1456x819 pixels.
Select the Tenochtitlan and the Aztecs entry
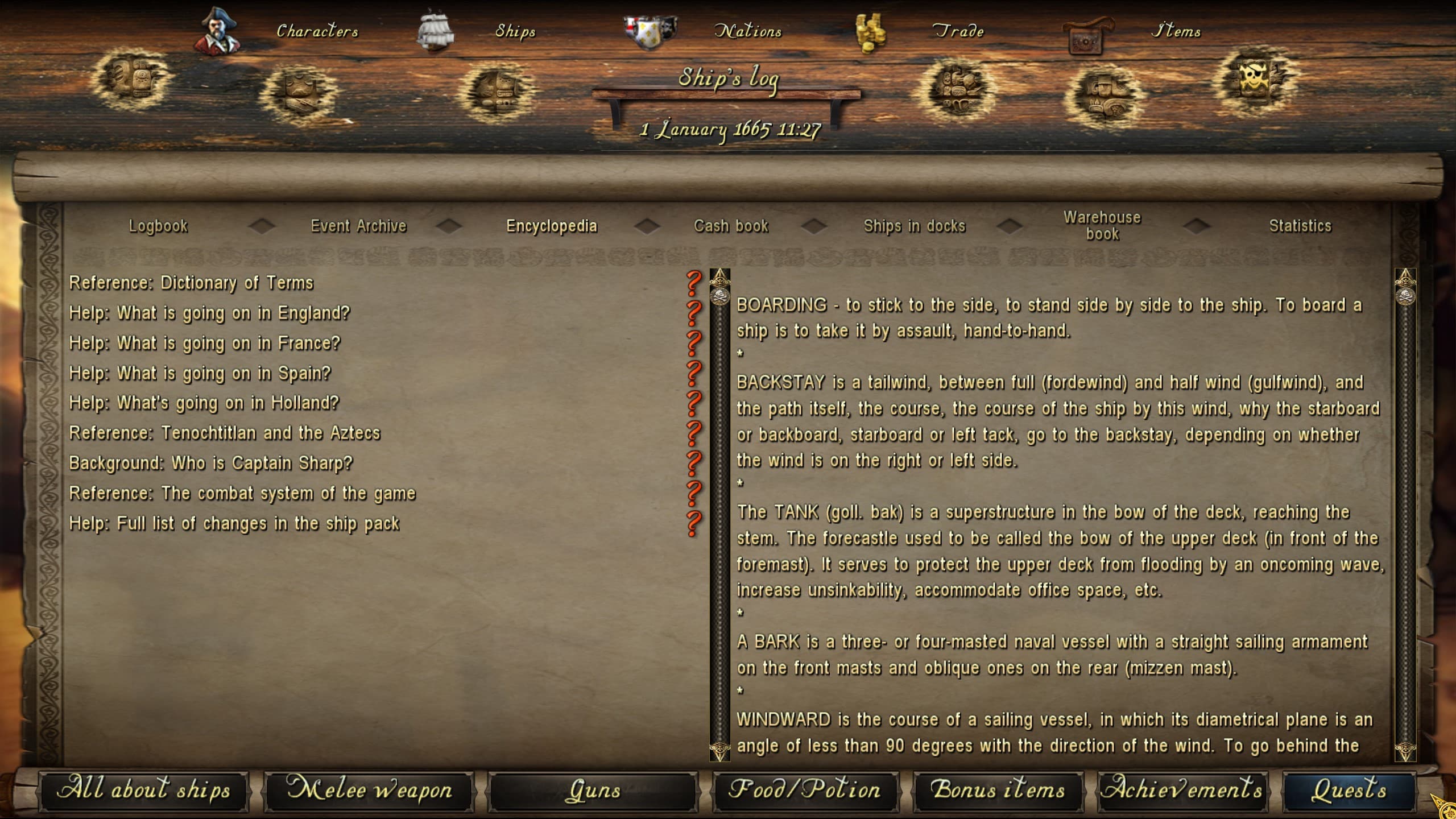tap(225, 433)
